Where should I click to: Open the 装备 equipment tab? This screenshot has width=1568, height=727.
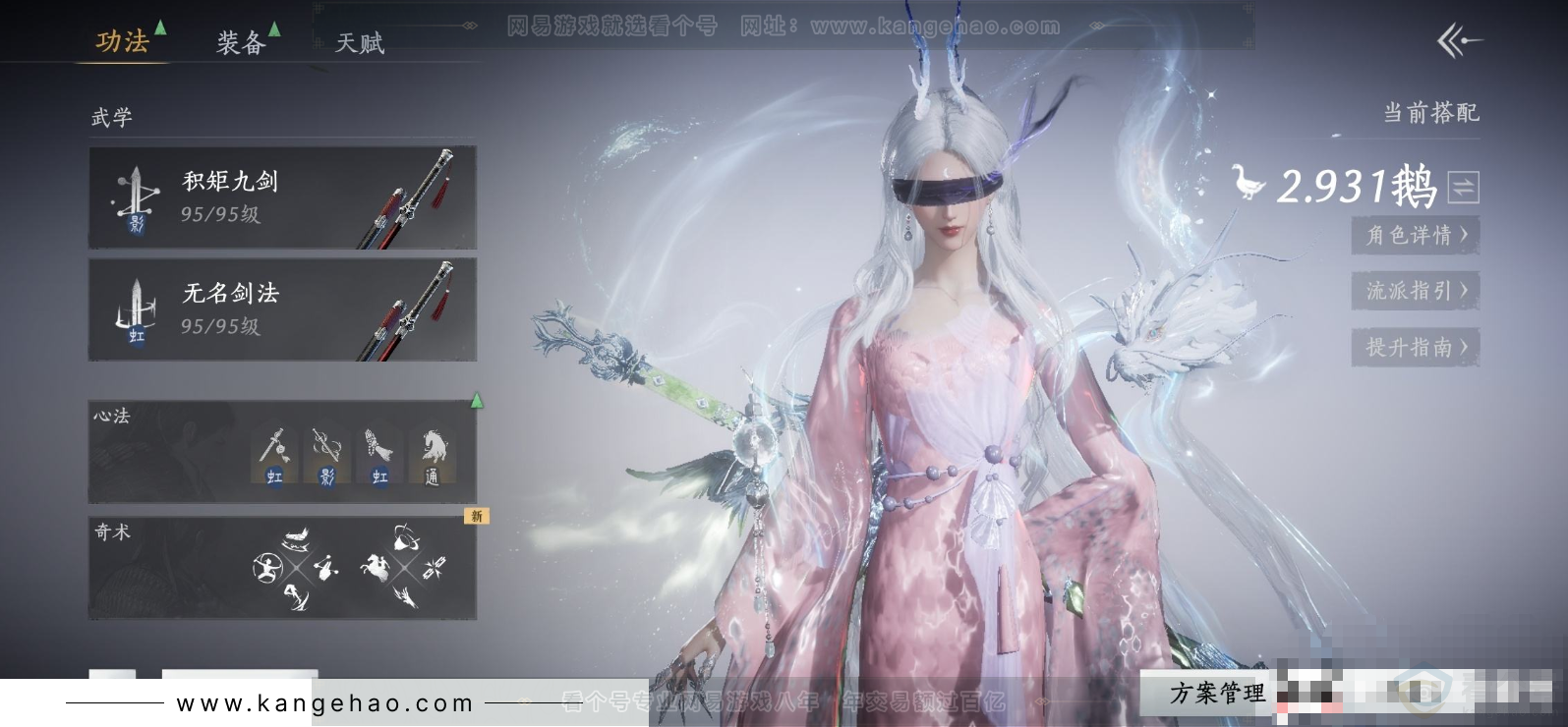(242, 42)
